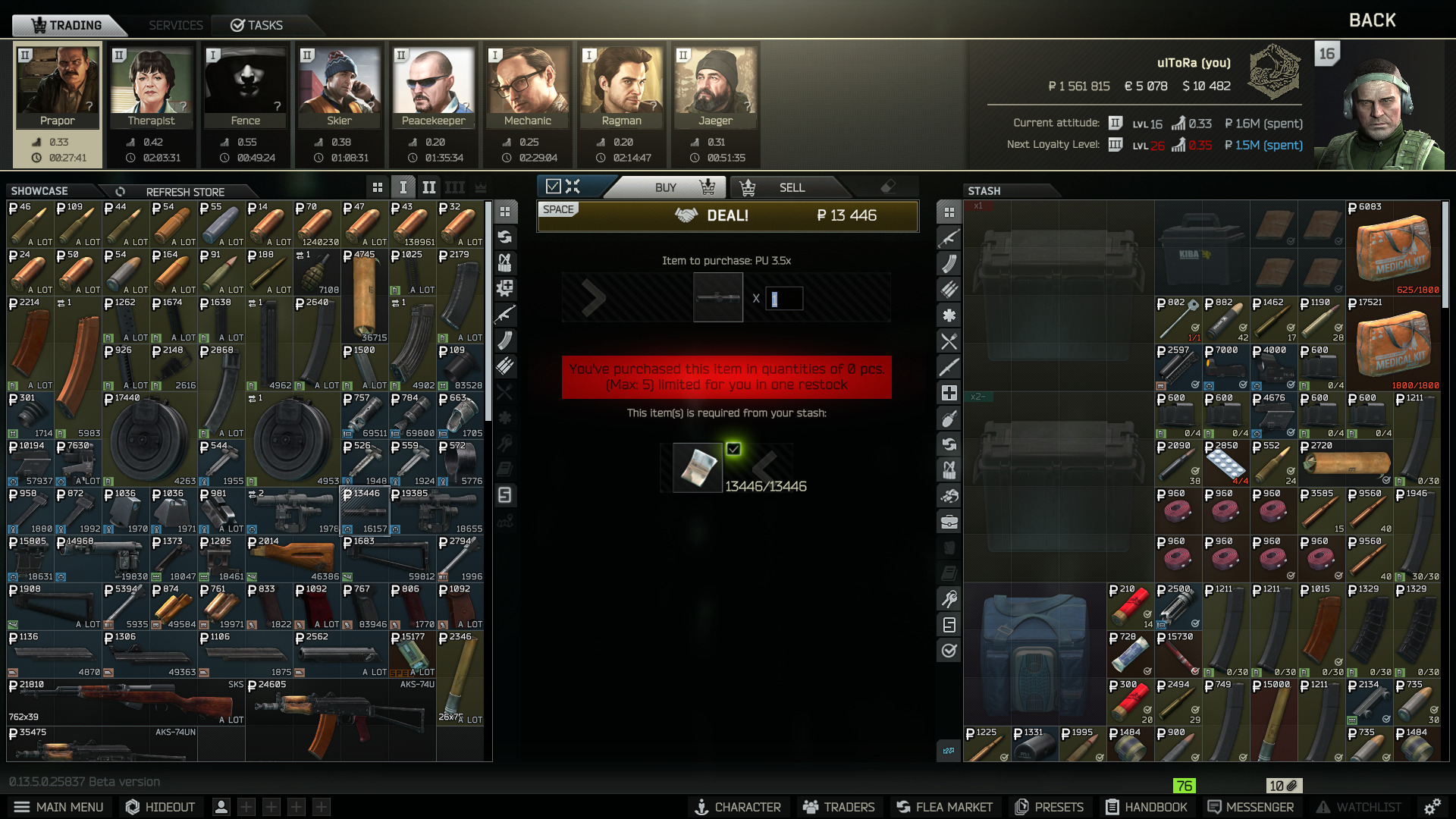Viewport: 1456px width, 819px height.
Task: Confirm purchase with the DEAL! button
Action: point(727,216)
